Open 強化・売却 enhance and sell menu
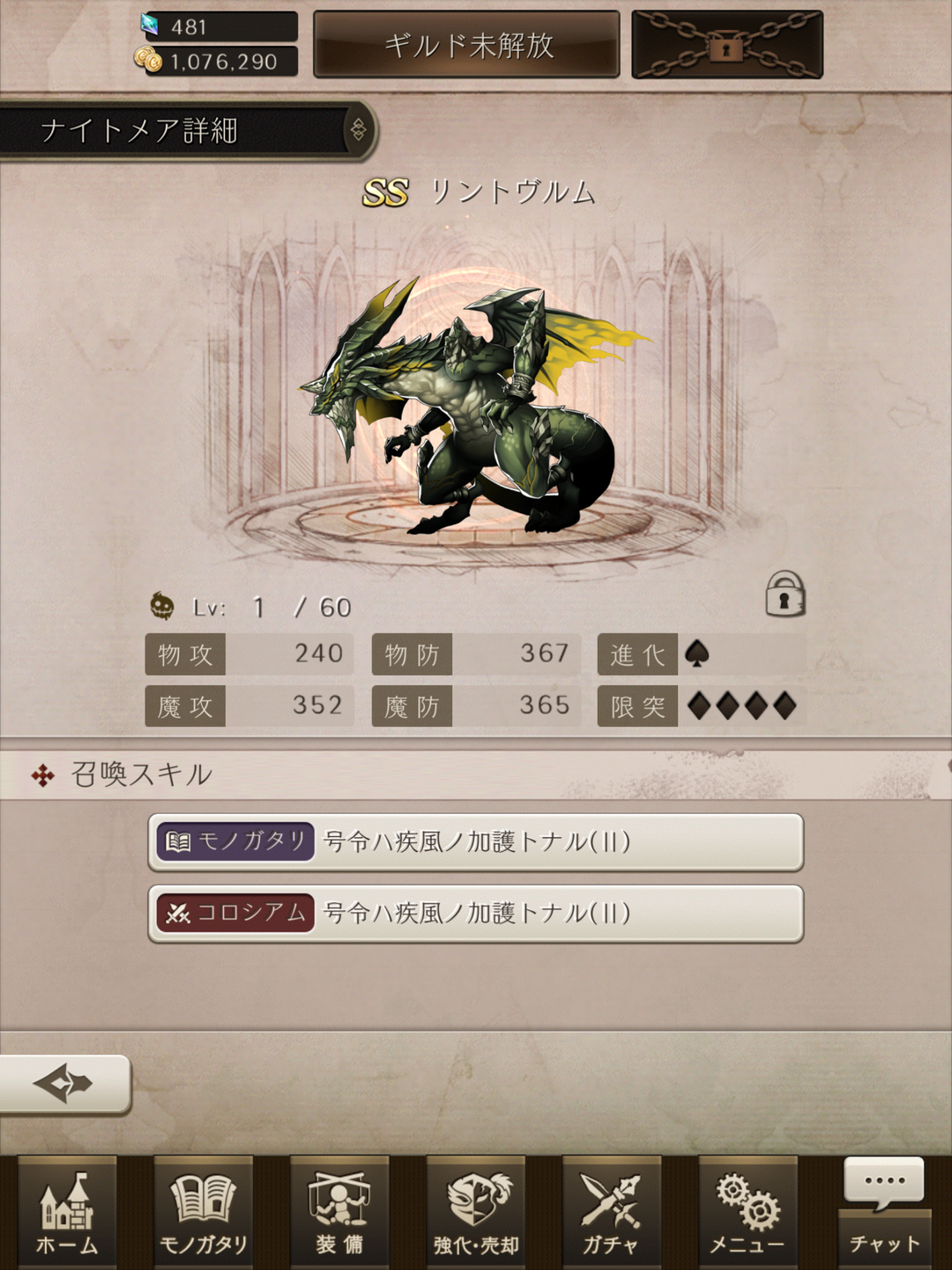Screen dimensions: 952x1270 [476, 1214]
